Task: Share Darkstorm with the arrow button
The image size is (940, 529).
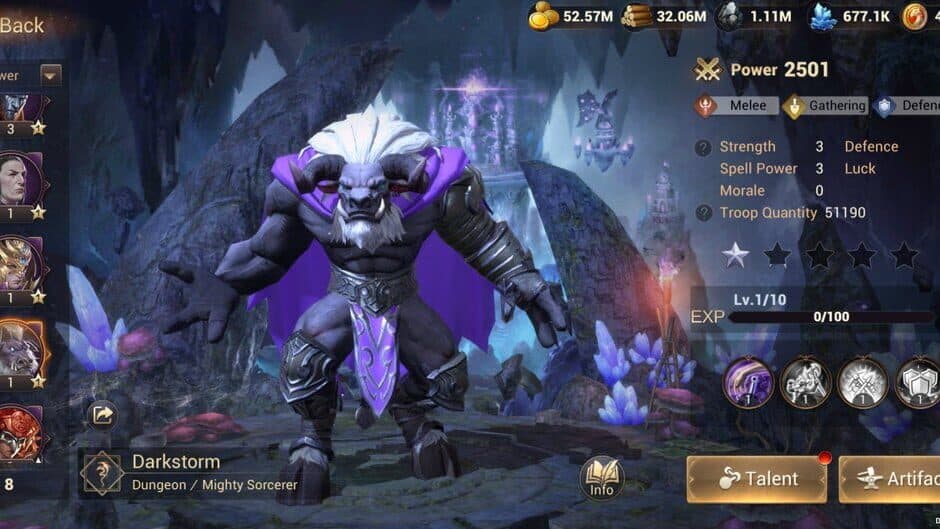Action: [103, 415]
